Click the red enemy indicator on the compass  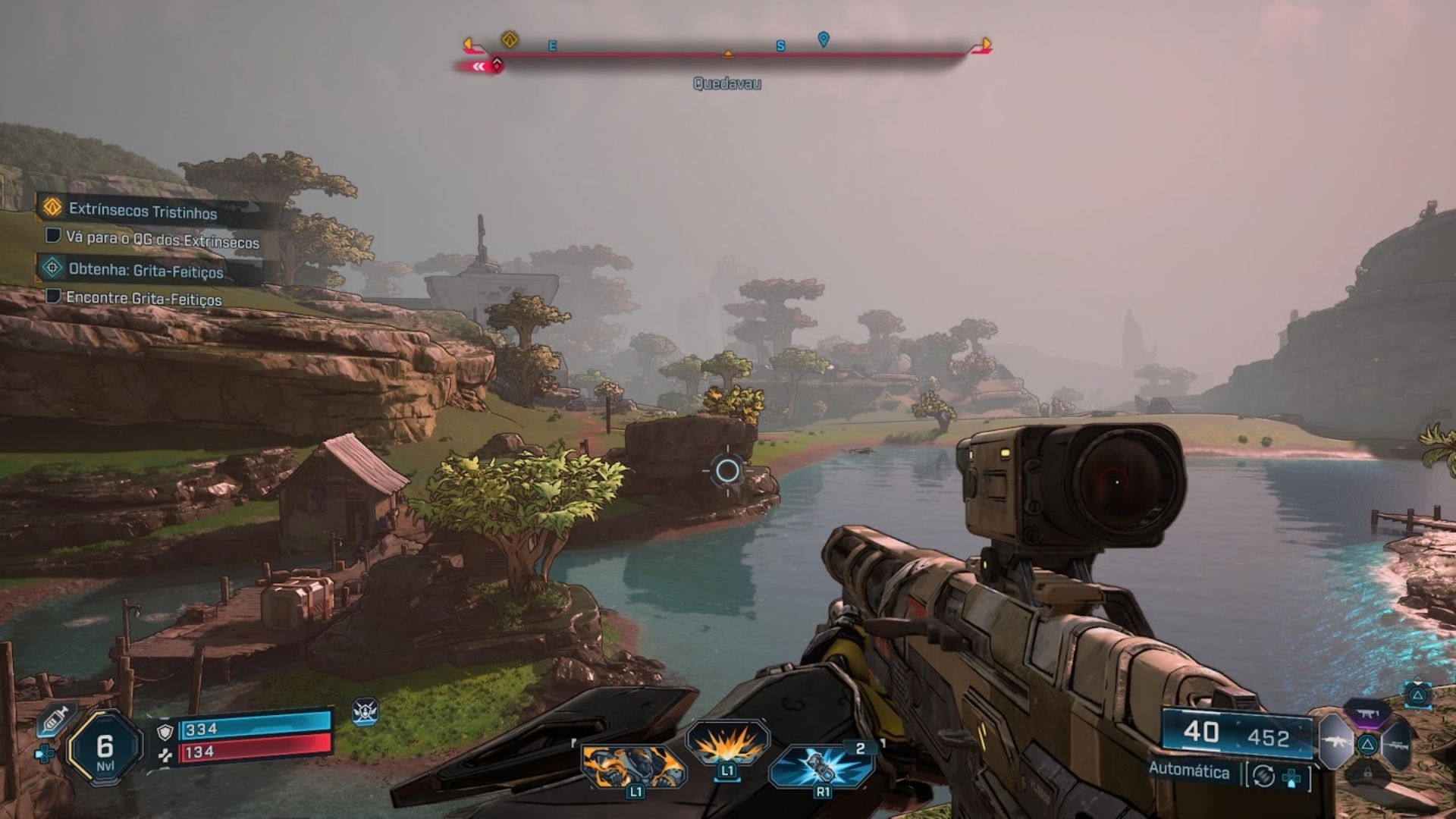[x=496, y=65]
